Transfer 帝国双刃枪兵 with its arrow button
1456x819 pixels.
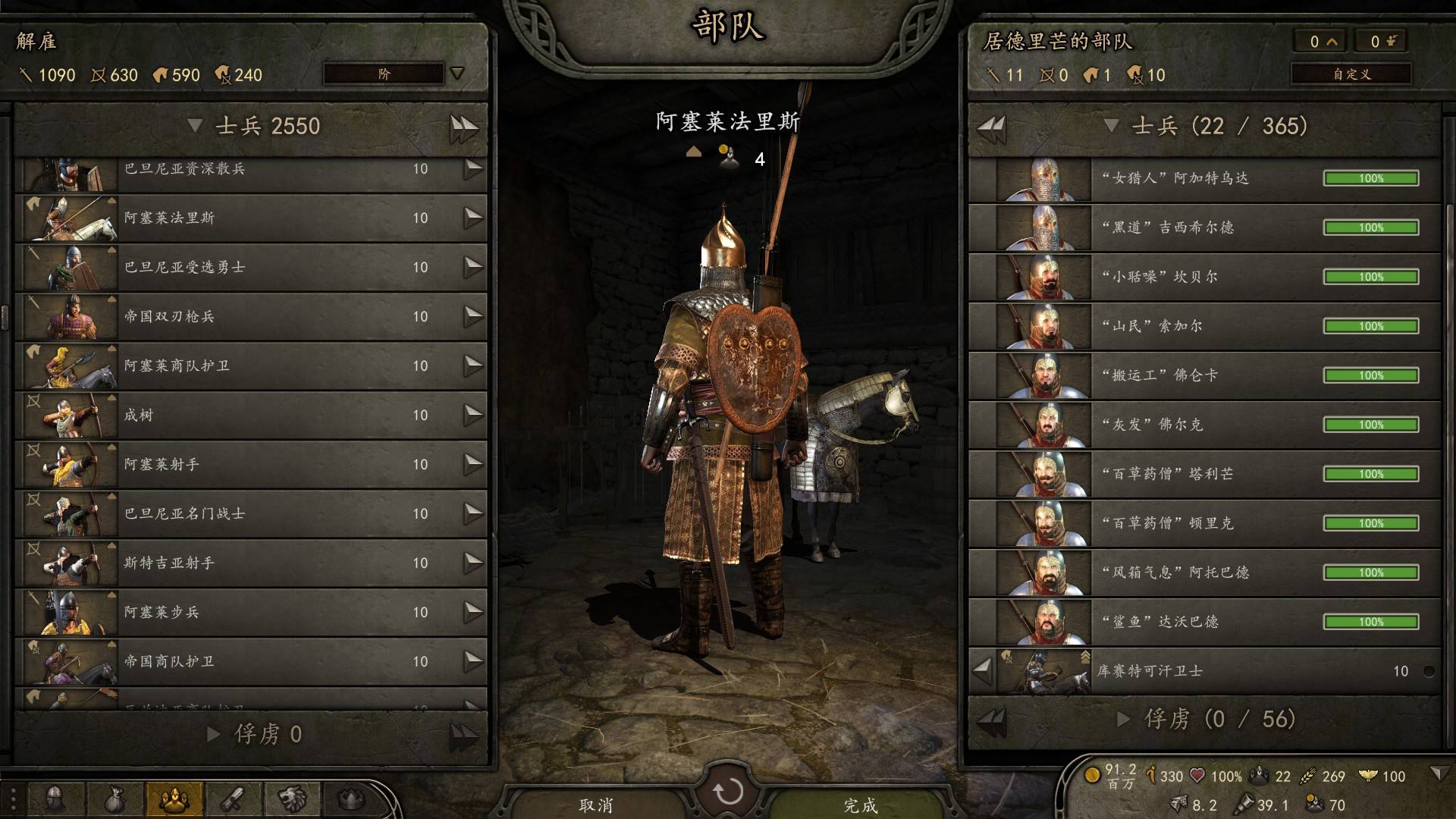(x=473, y=316)
